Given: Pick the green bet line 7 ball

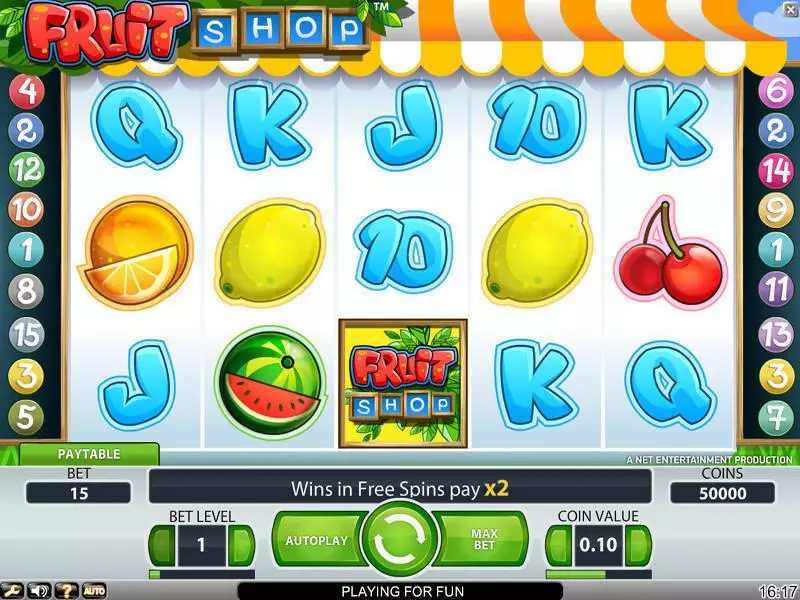Looking at the screenshot, I should pos(775,414).
